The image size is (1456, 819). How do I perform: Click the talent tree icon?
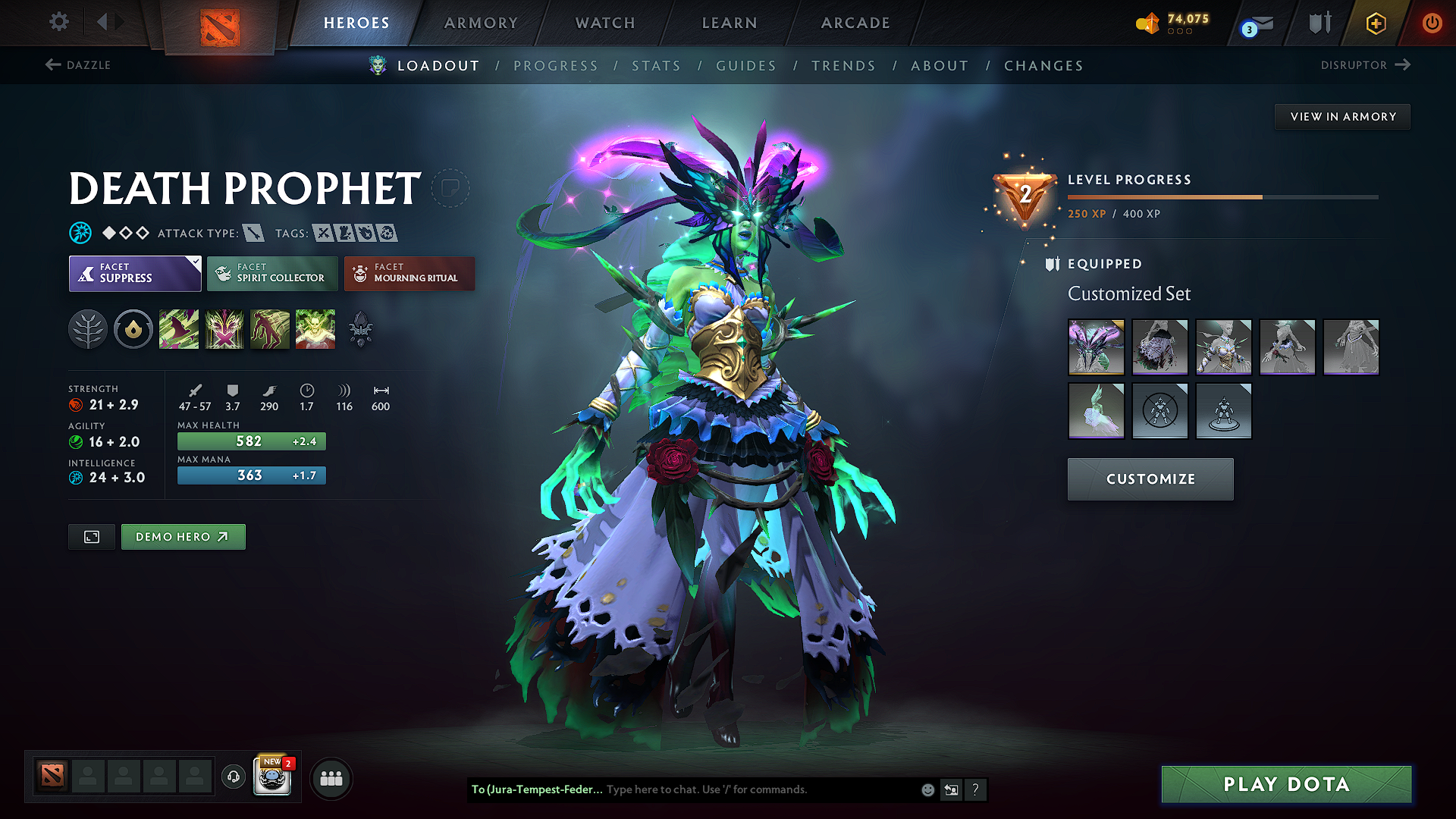click(88, 328)
